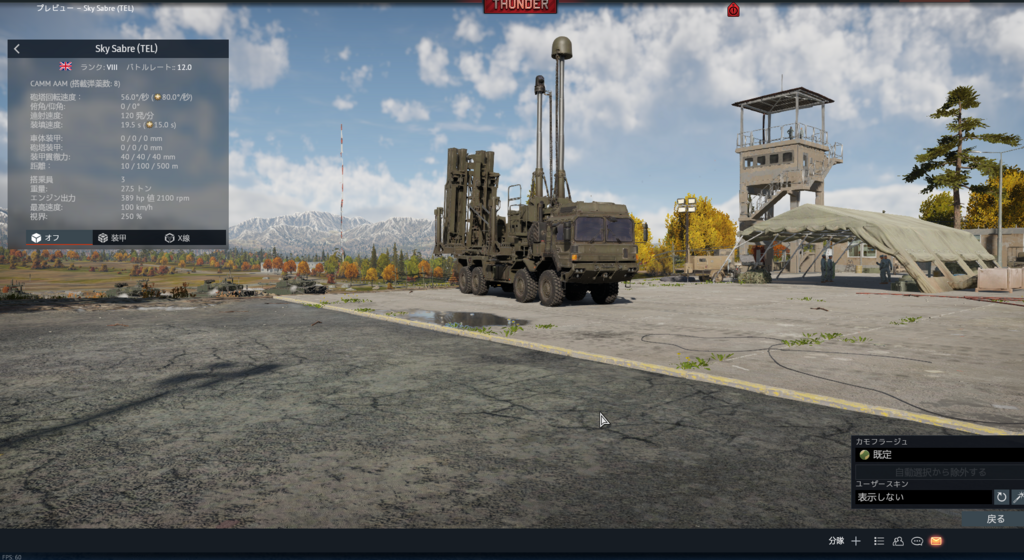Switch to the 装甲 armor view tab
The image size is (1024, 560).
coord(112,238)
